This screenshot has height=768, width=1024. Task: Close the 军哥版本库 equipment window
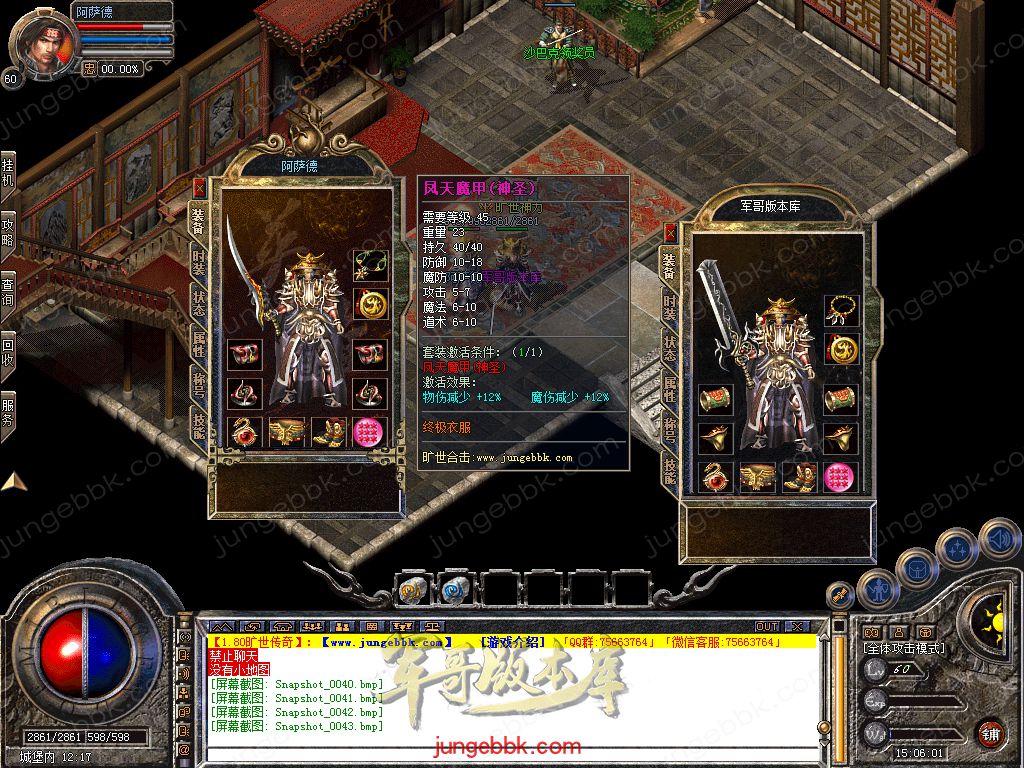tap(671, 233)
